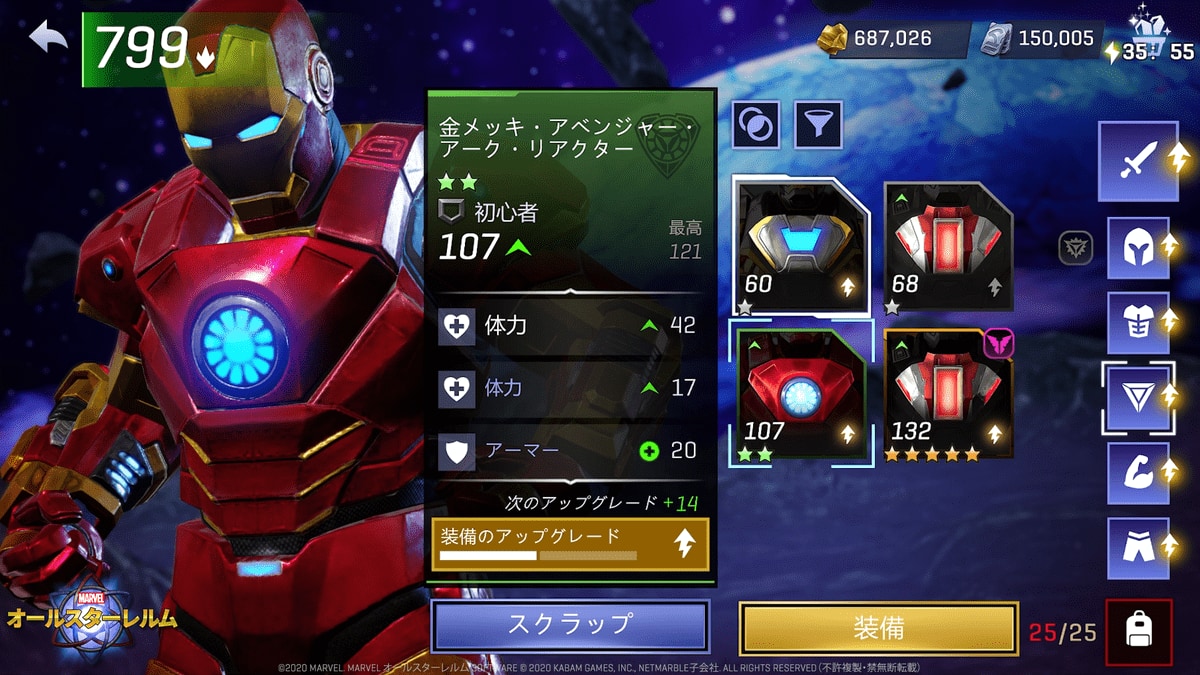Open the silver material currency counter
The image size is (1200, 675).
click(x=1045, y=39)
